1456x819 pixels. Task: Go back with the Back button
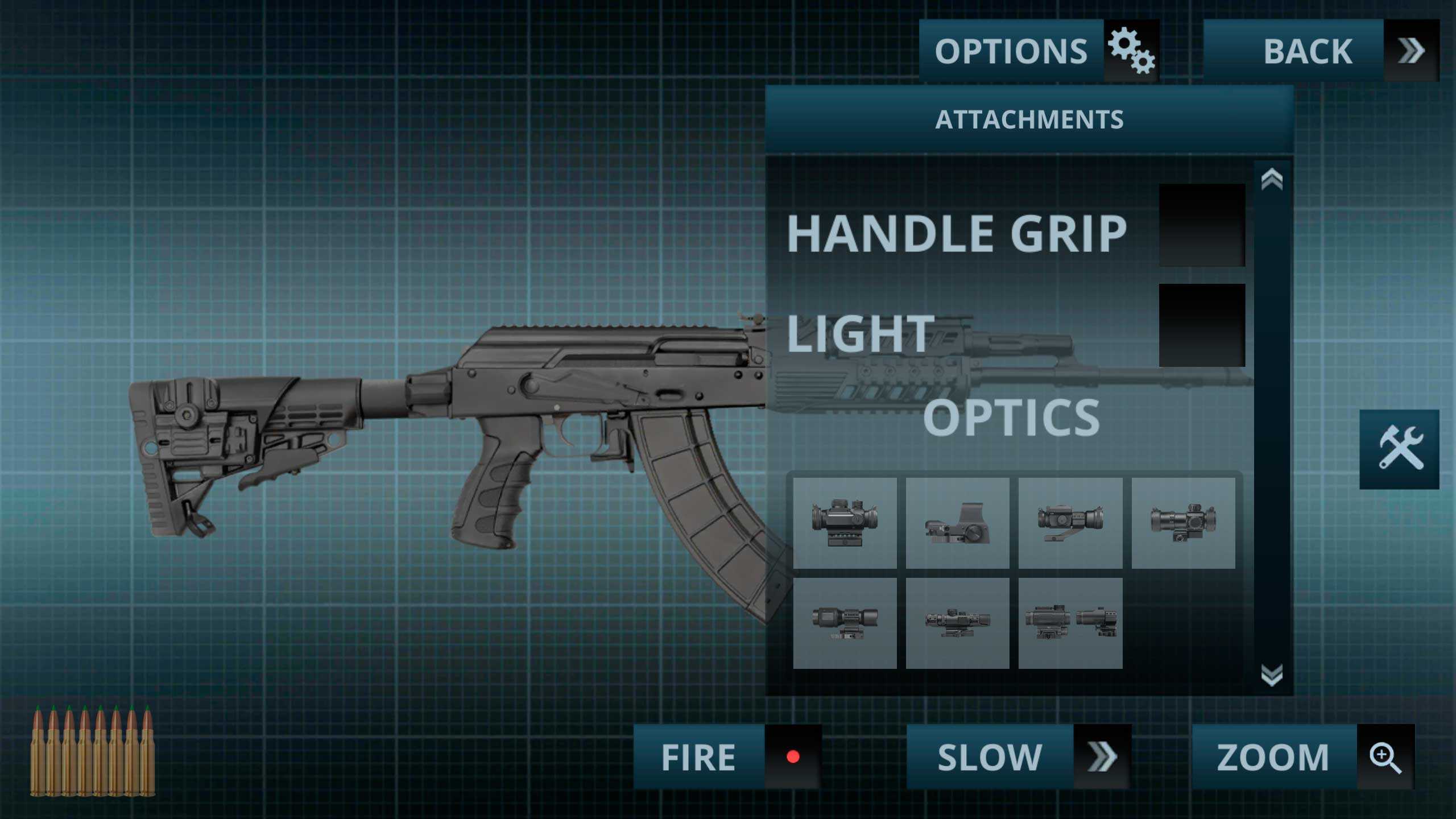tap(1321, 51)
